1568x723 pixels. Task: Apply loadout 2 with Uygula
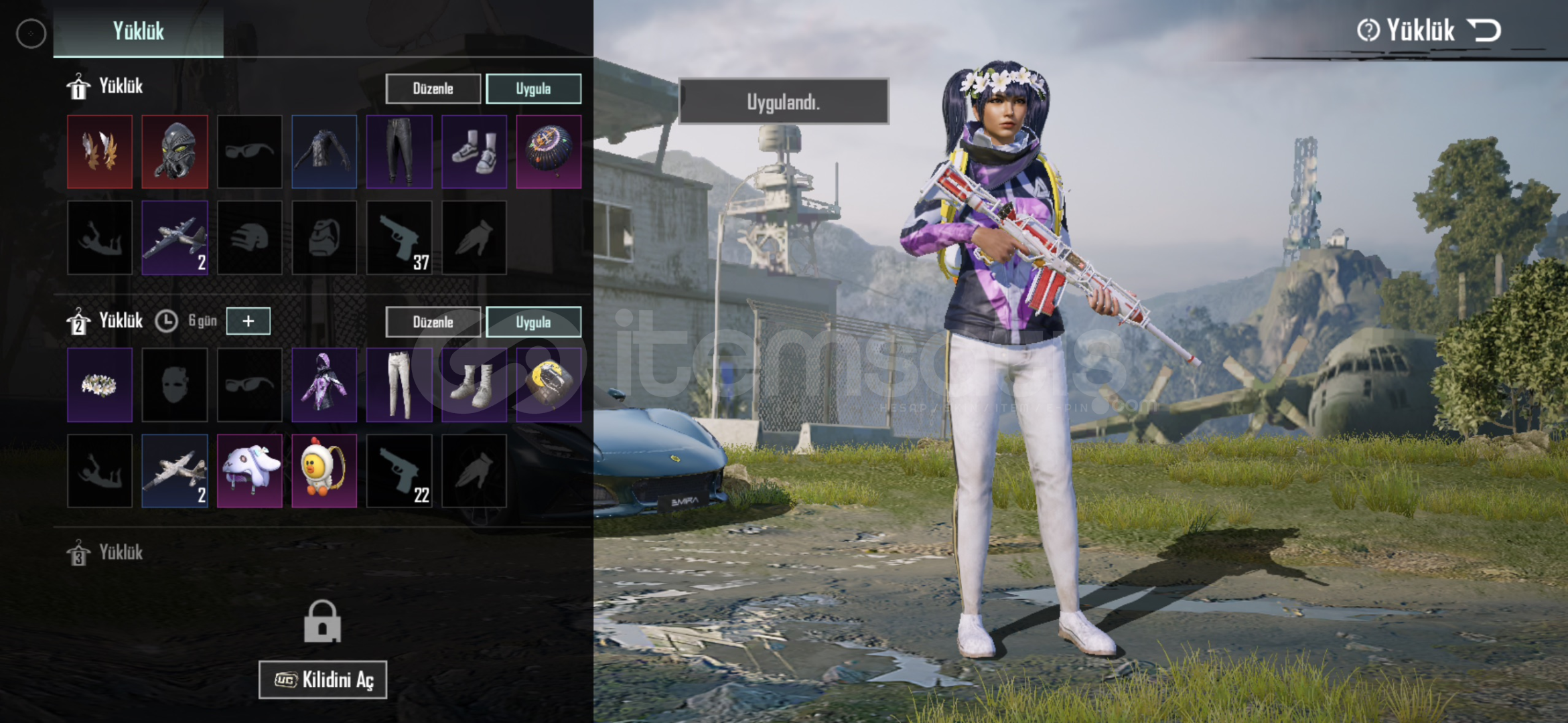pos(533,322)
